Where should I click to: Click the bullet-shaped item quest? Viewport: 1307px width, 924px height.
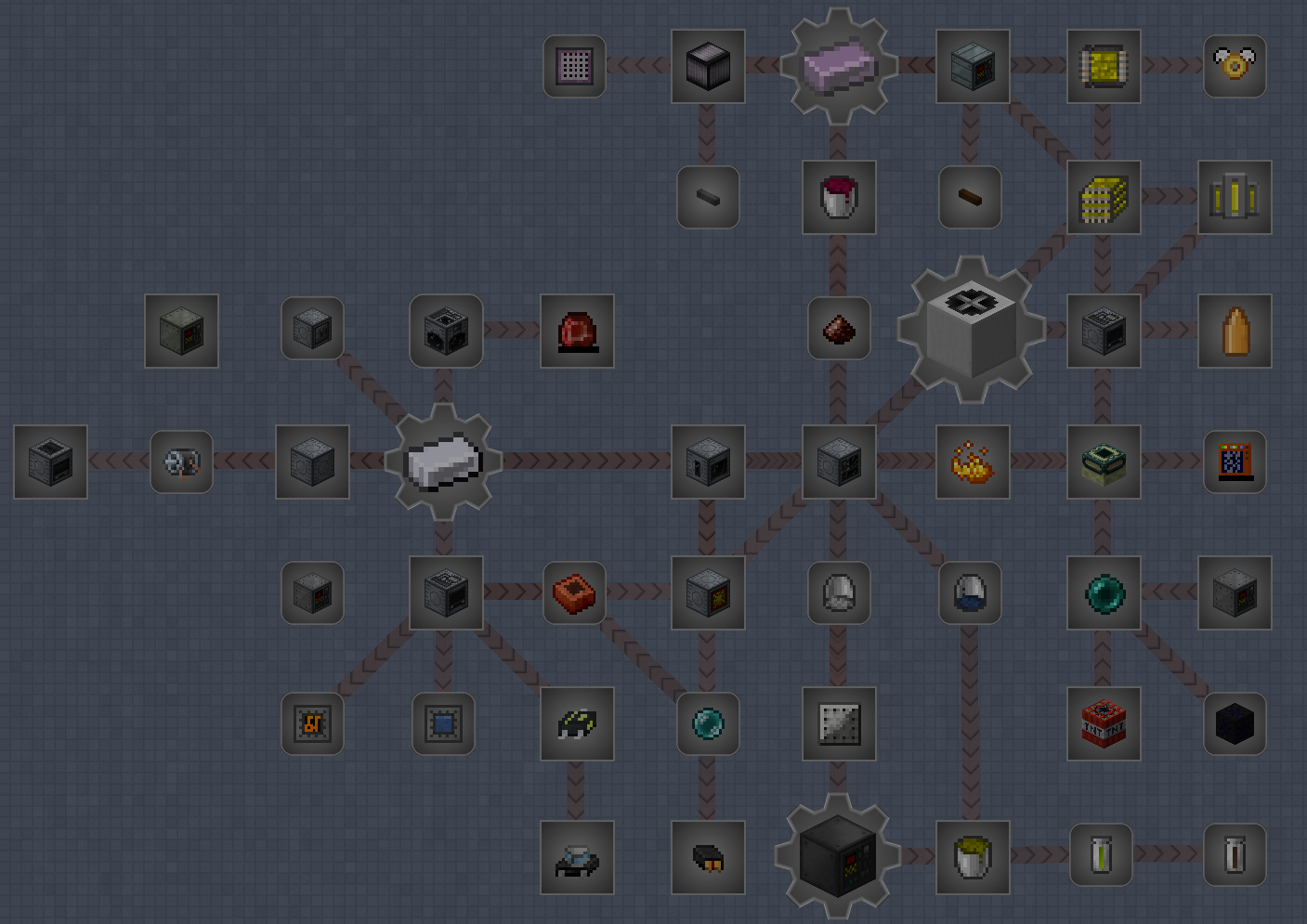click(x=1235, y=331)
